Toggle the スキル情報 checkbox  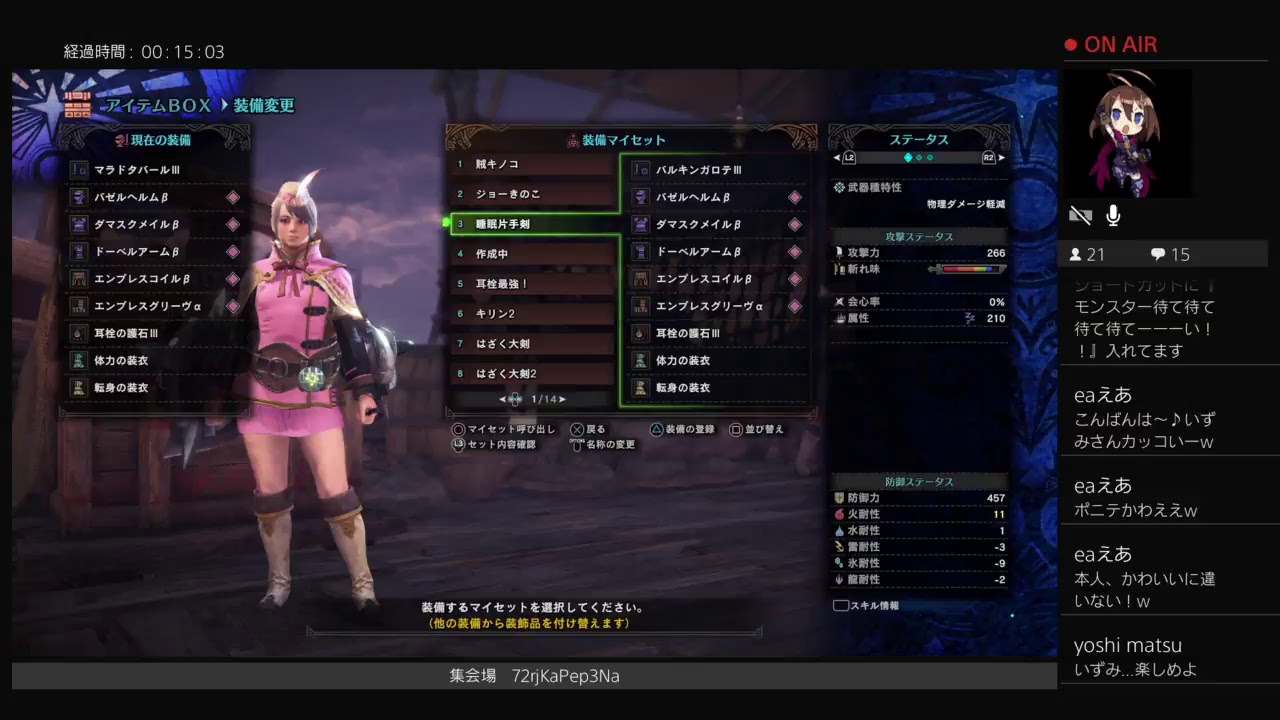pos(840,604)
